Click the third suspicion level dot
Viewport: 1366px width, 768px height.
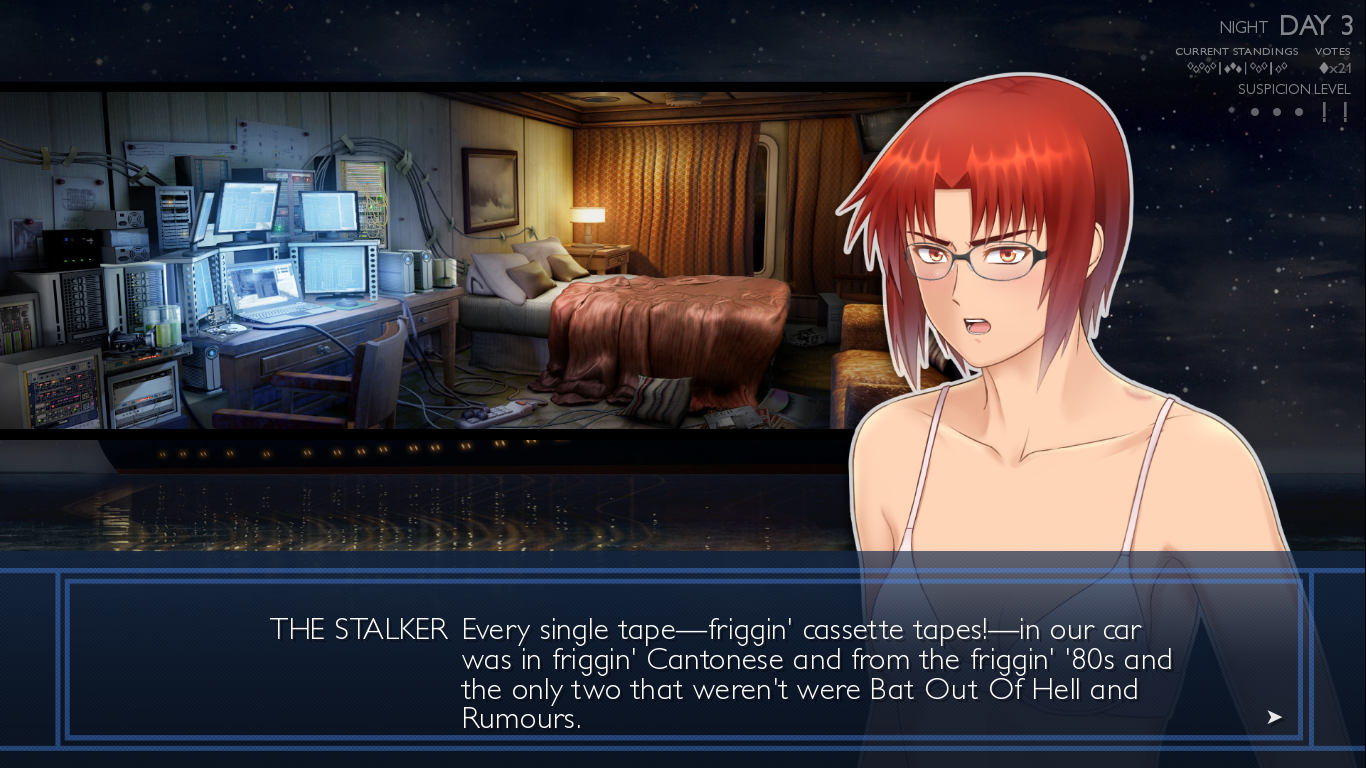pyautogui.click(x=1299, y=111)
